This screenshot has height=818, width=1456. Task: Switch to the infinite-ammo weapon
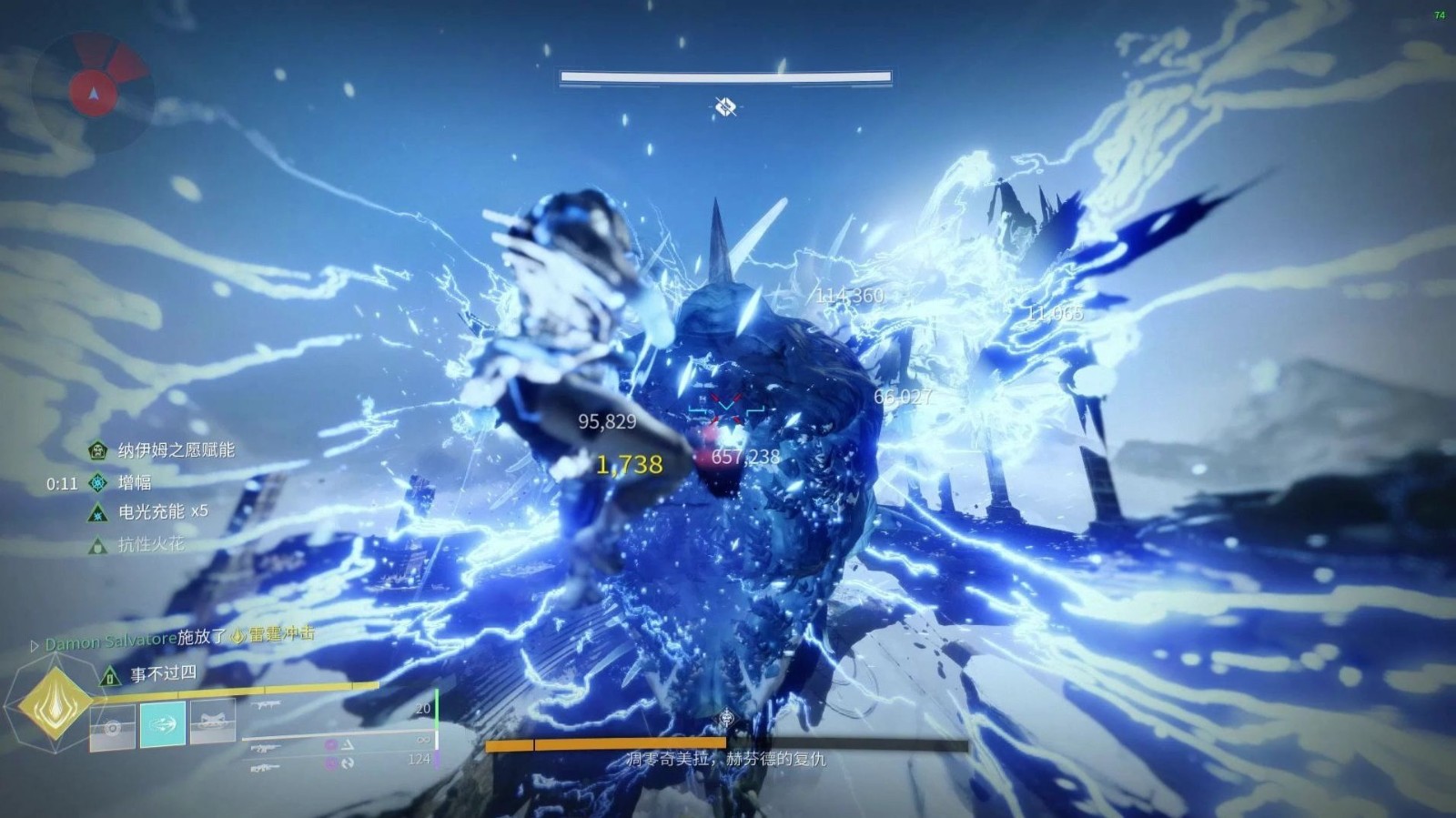(x=266, y=747)
